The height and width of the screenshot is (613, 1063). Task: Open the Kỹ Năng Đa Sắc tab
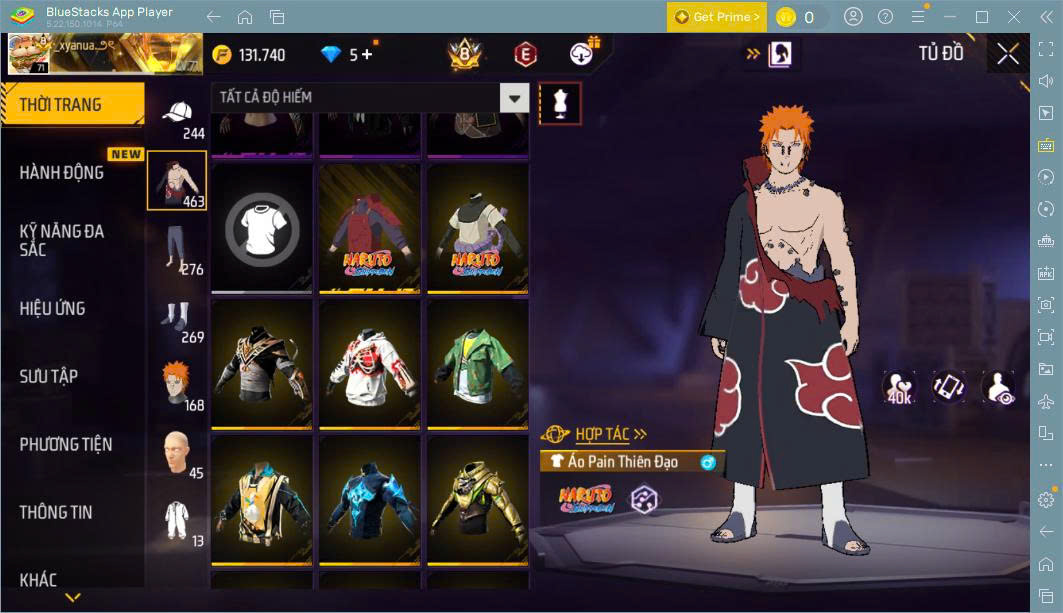click(62, 240)
